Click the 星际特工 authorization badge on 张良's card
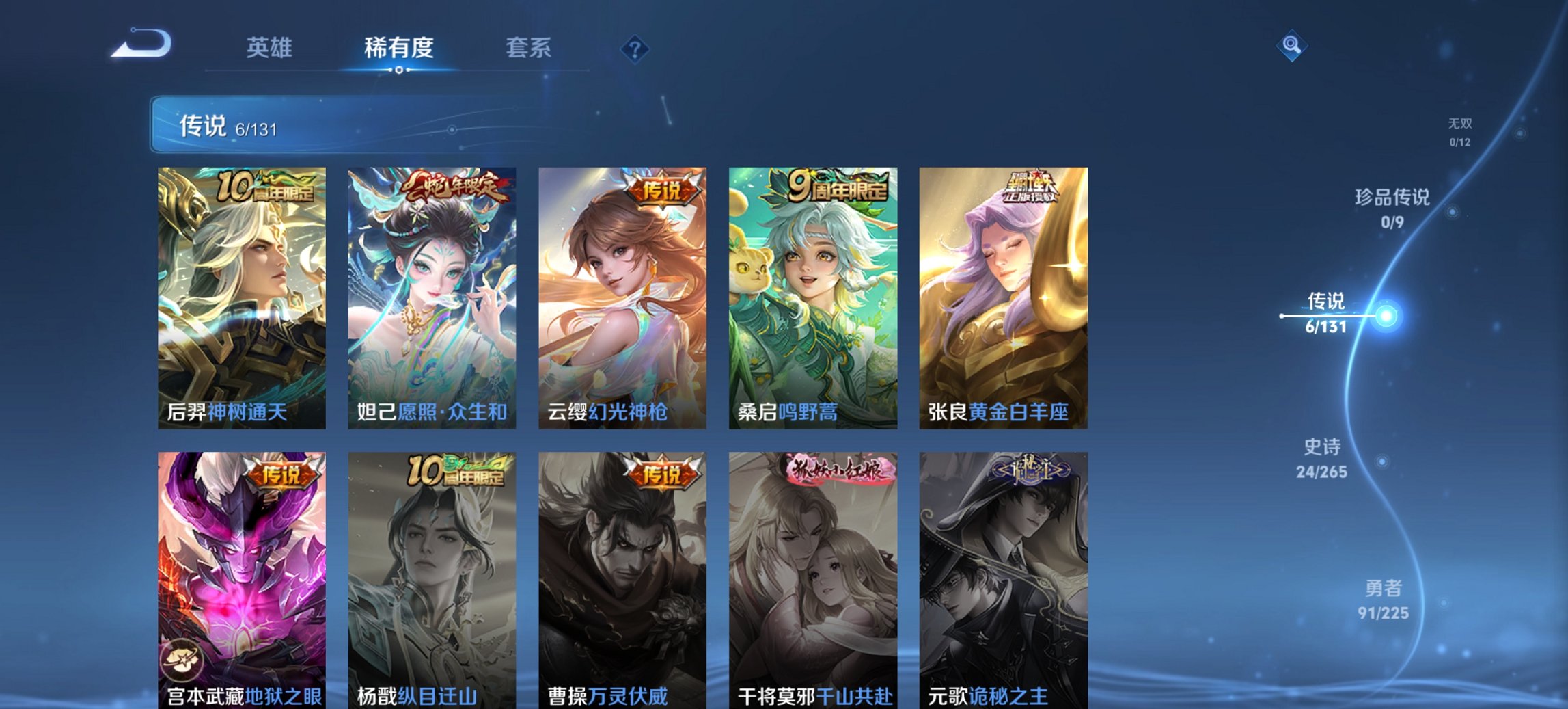The width and height of the screenshot is (1568, 709). [1036, 189]
